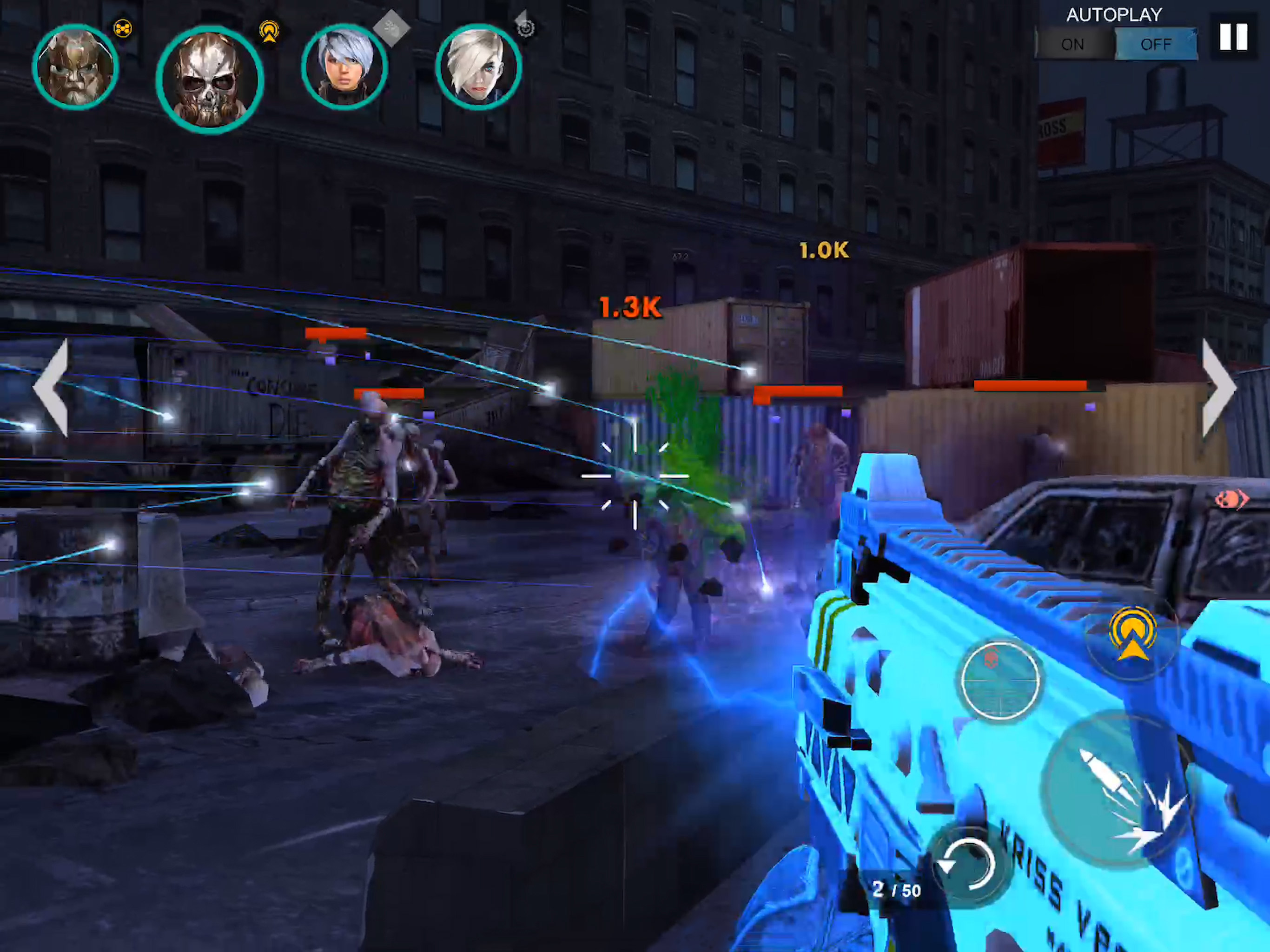Activate the scope crosshair aim button

click(1000, 681)
